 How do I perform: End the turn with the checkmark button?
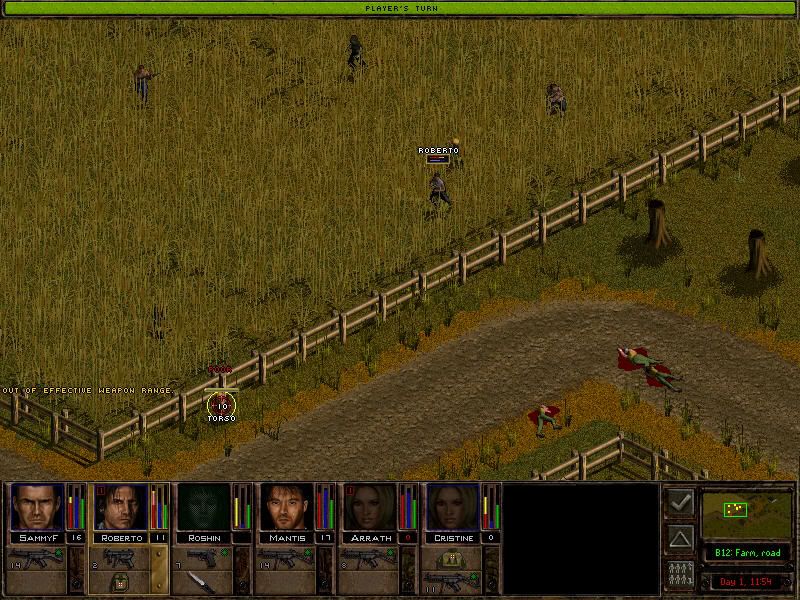tap(680, 503)
